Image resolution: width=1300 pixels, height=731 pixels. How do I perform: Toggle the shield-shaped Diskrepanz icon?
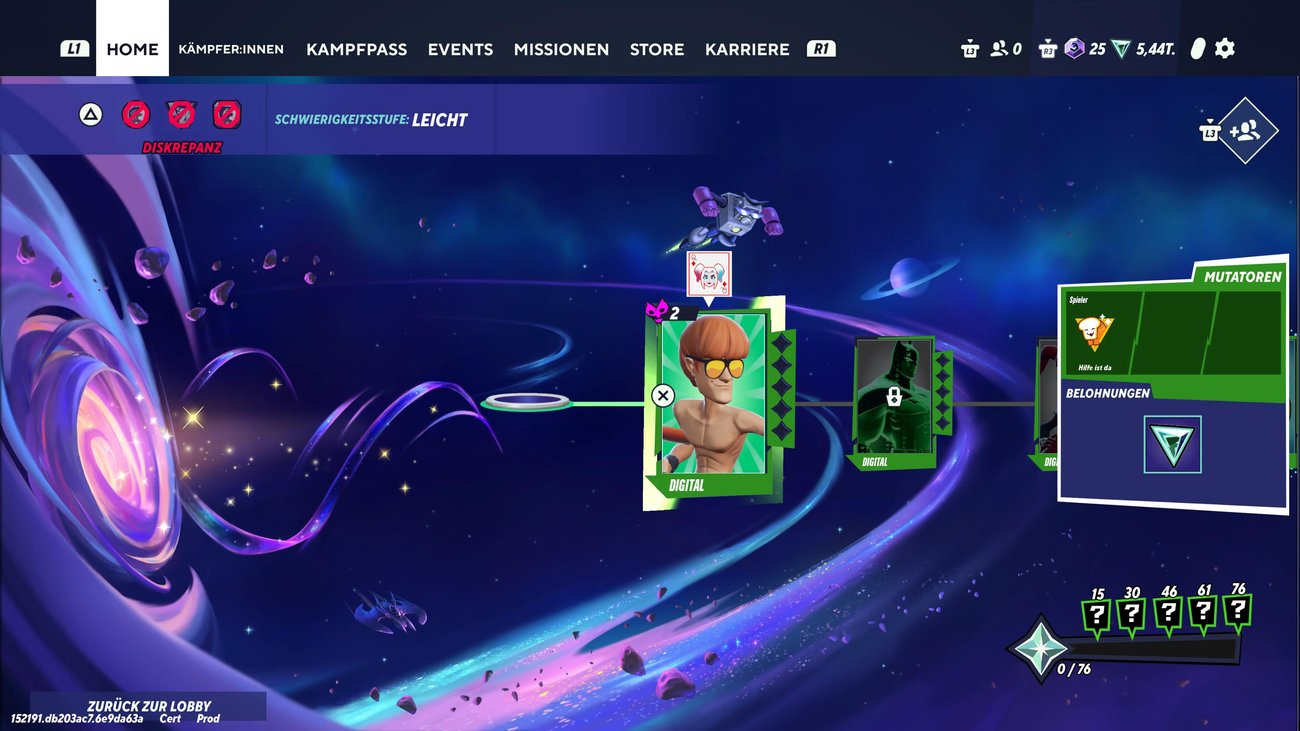click(179, 113)
